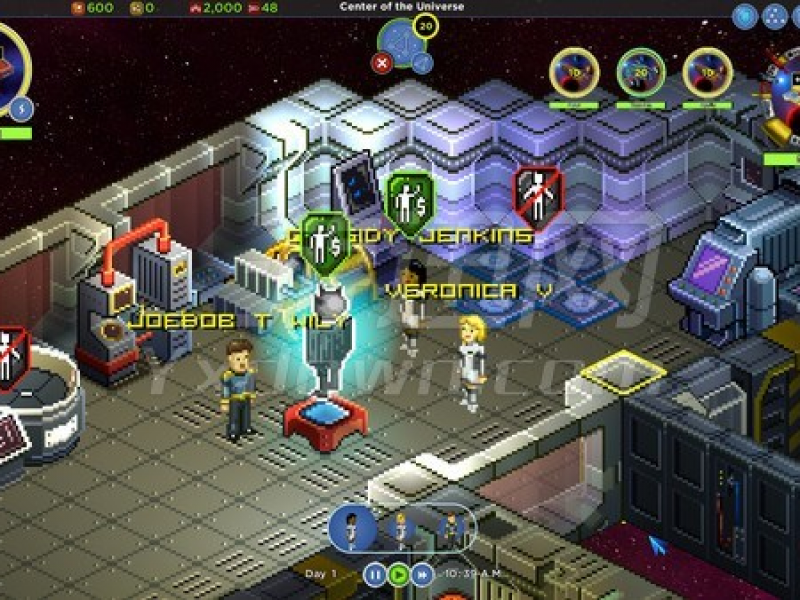This screenshot has width=800, height=600.
Task: Cancel with the red X button
Action: [382, 63]
